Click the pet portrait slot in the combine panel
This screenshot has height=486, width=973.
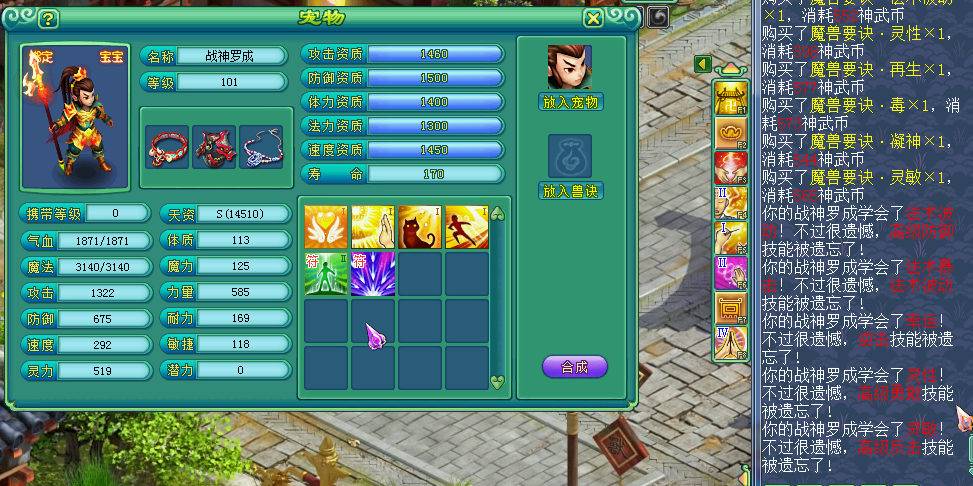point(569,67)
